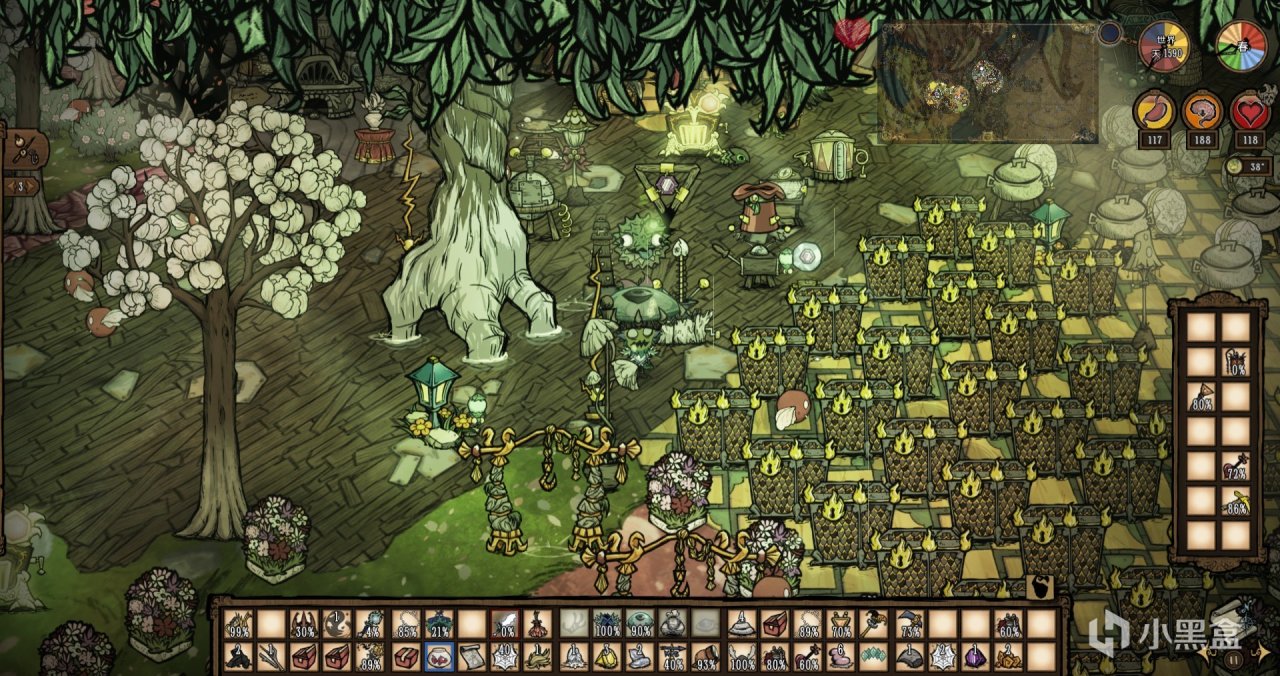Pick the banana slot in the backpack
Screen dimensions: 1280x676
(1237, 499)
